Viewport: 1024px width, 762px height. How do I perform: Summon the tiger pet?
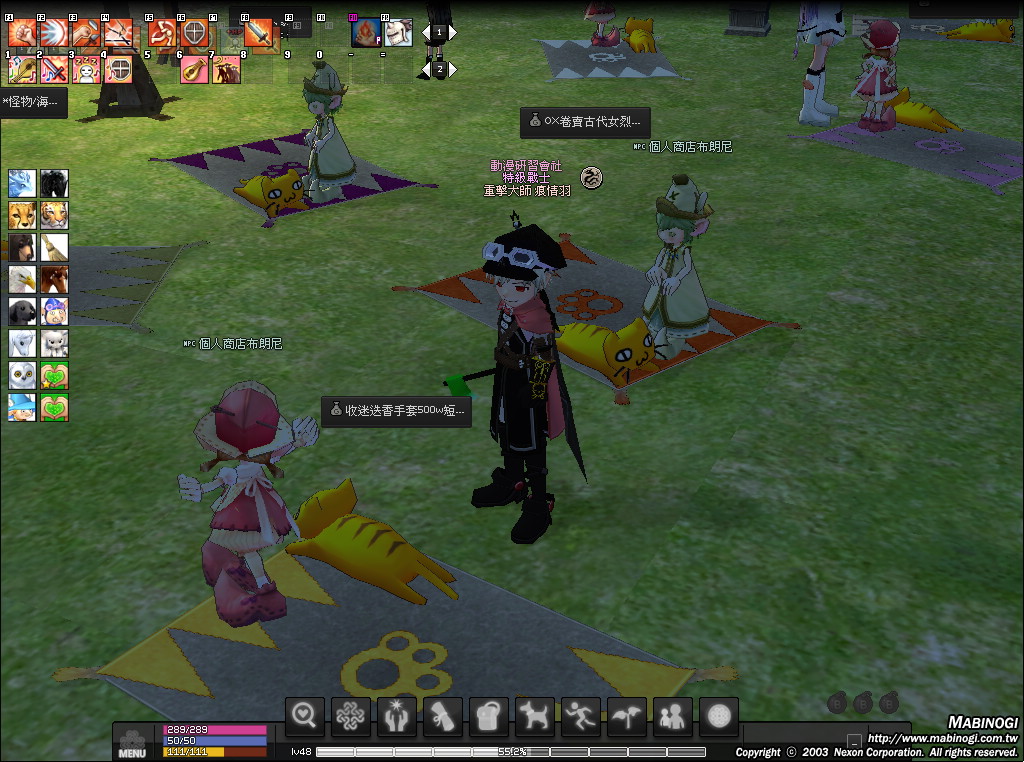click(54, 215)
